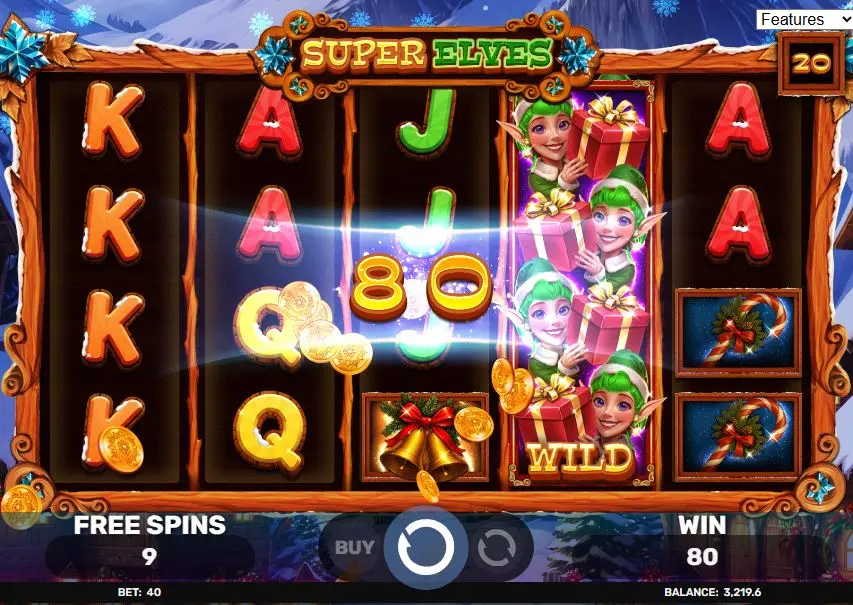Activate the autoplay arrows button

pyautogui.click(x=496, y=548)
